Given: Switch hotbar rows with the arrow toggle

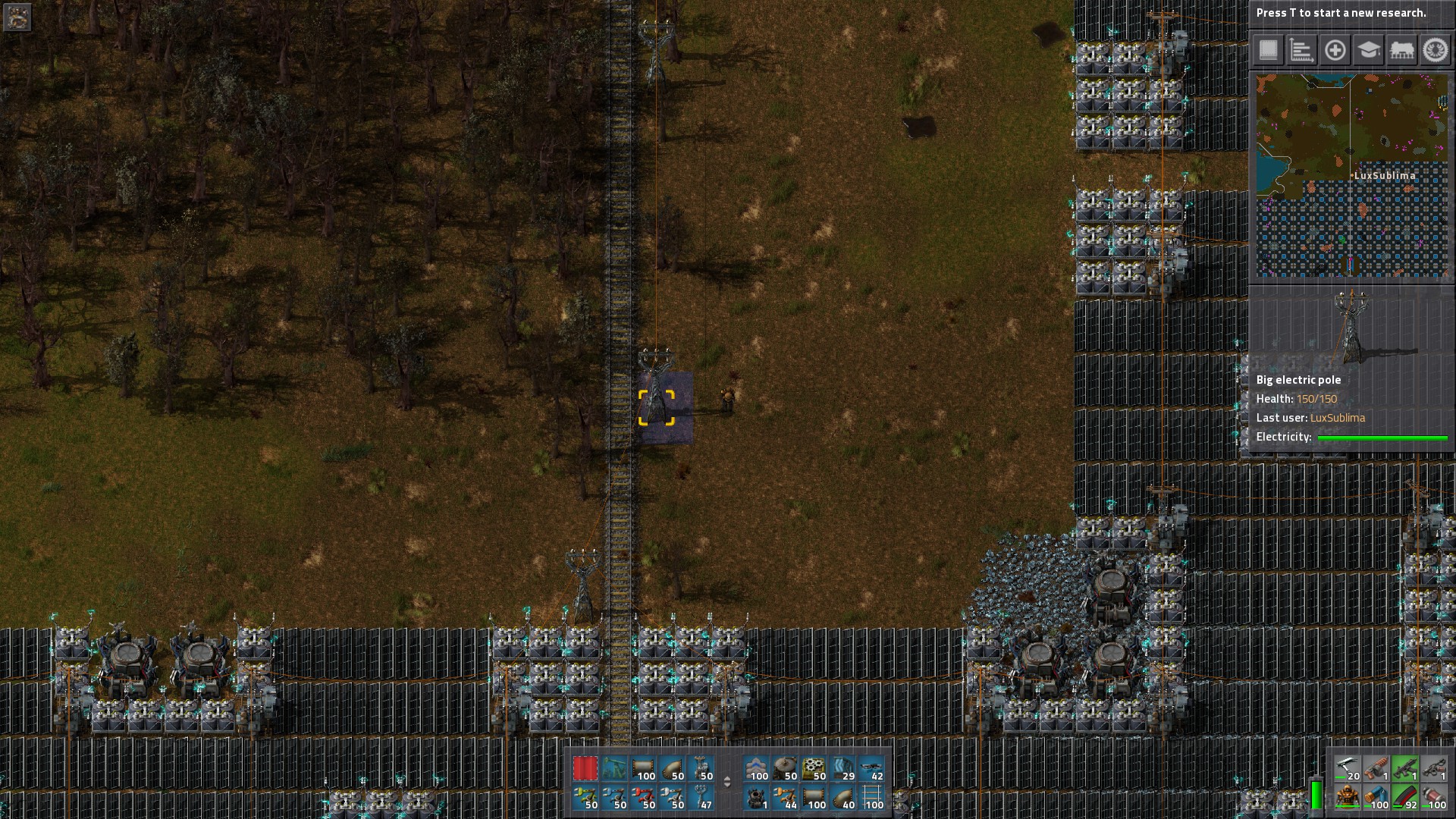Looking at the screenshot, I should click(727, 783).
